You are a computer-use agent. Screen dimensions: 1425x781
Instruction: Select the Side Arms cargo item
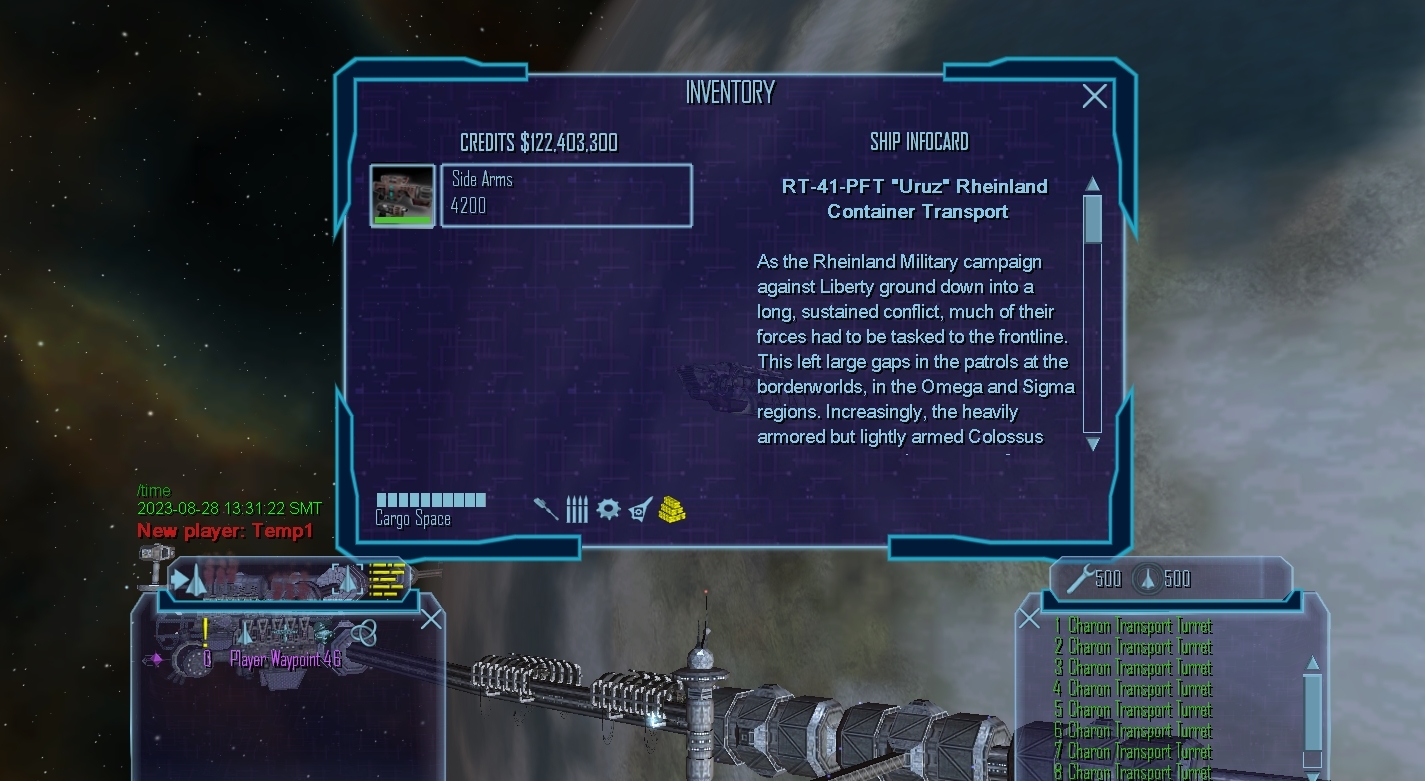tap(566, 196)
